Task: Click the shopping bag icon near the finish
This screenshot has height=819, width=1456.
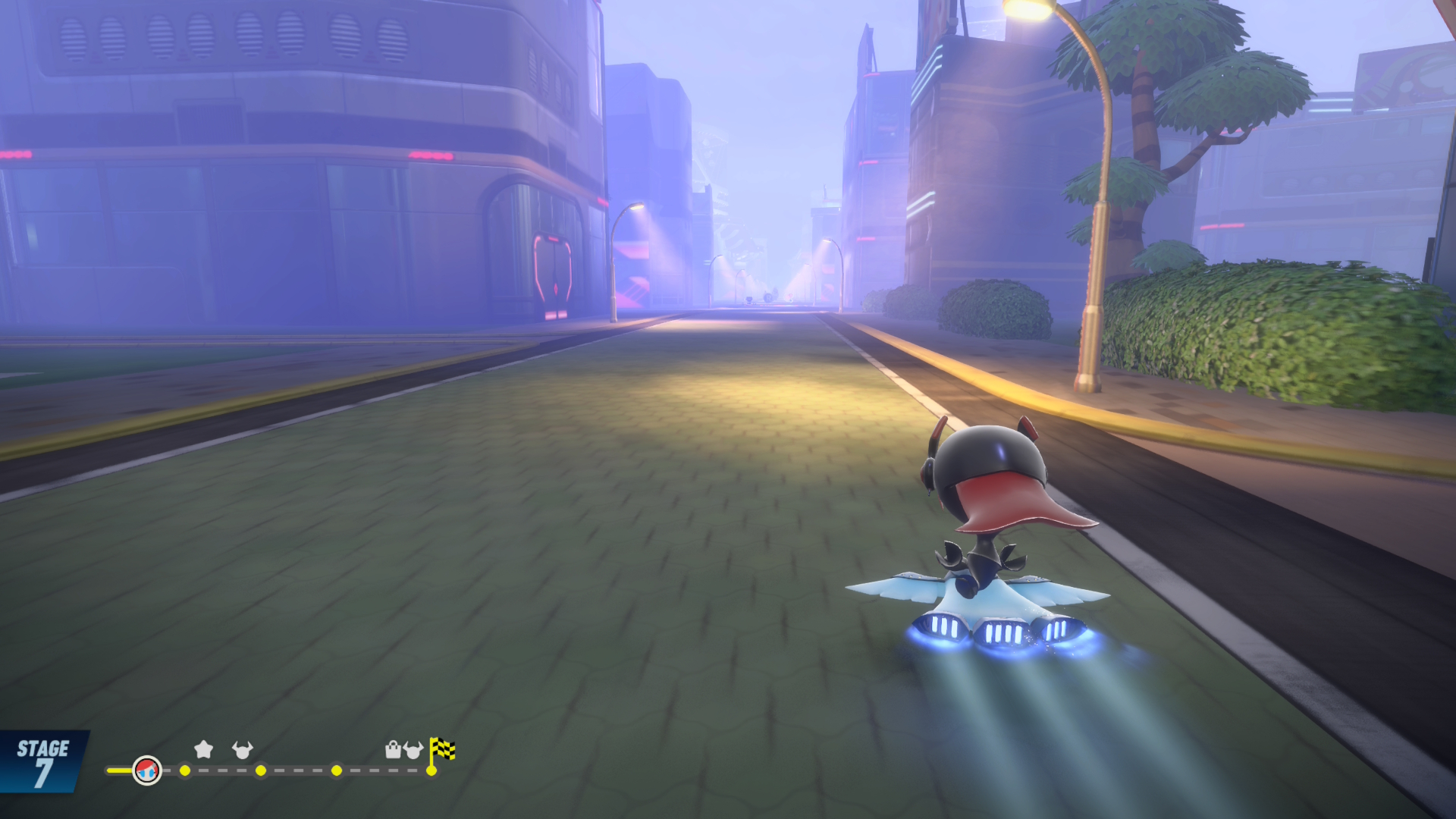Action: pos(393,750)
